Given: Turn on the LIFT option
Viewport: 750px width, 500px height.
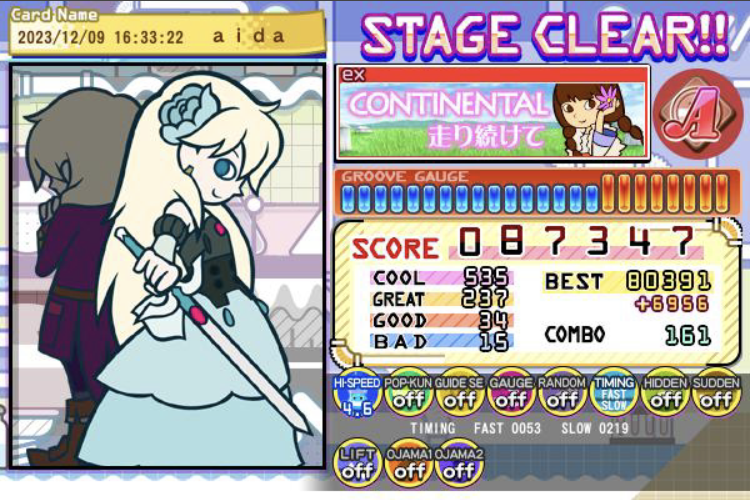Looking at the screenshot, I should (x=357, y=464).
